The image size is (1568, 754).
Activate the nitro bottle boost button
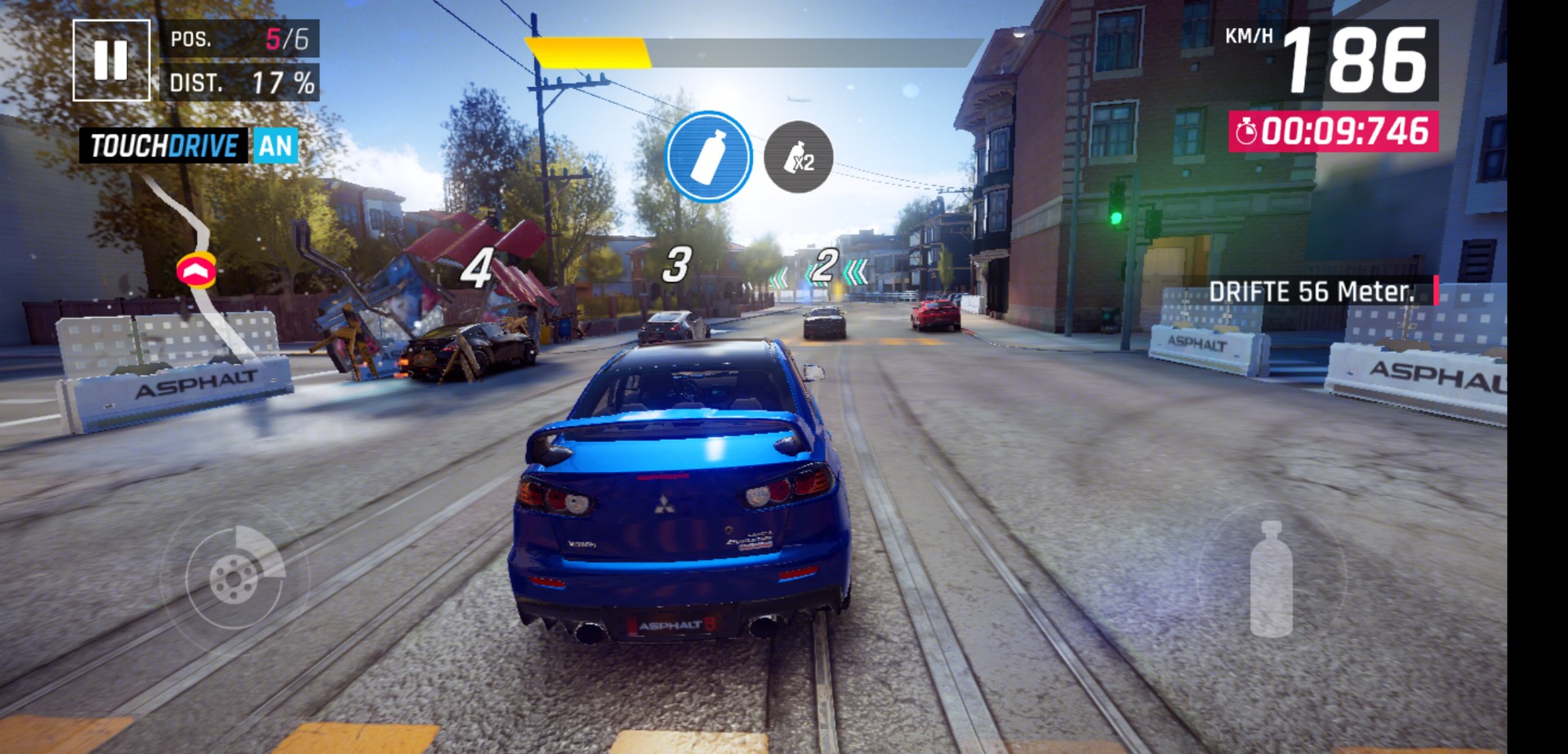click(1271, 578)
